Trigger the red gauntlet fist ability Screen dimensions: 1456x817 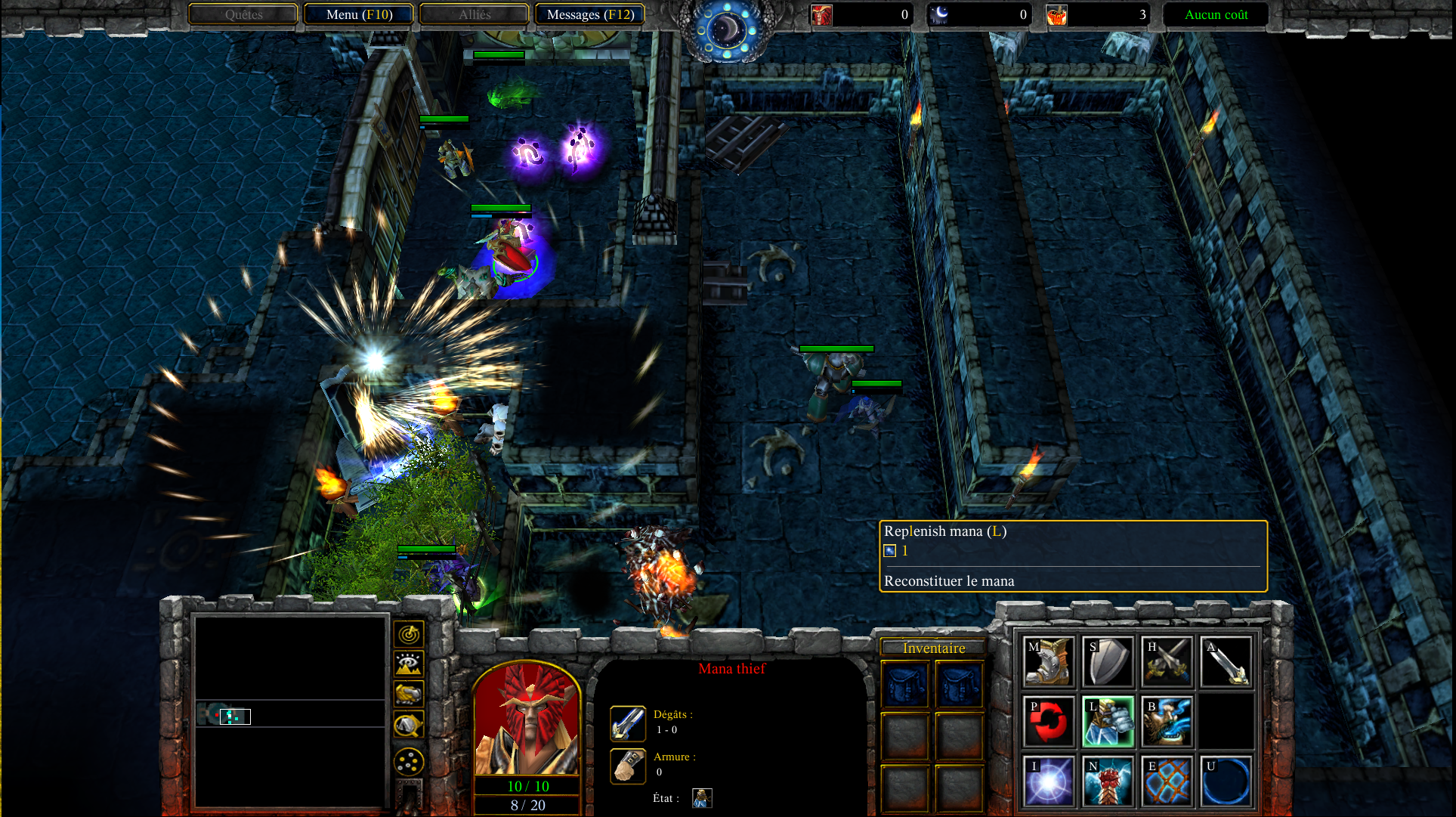click(x=1108, y=781)
